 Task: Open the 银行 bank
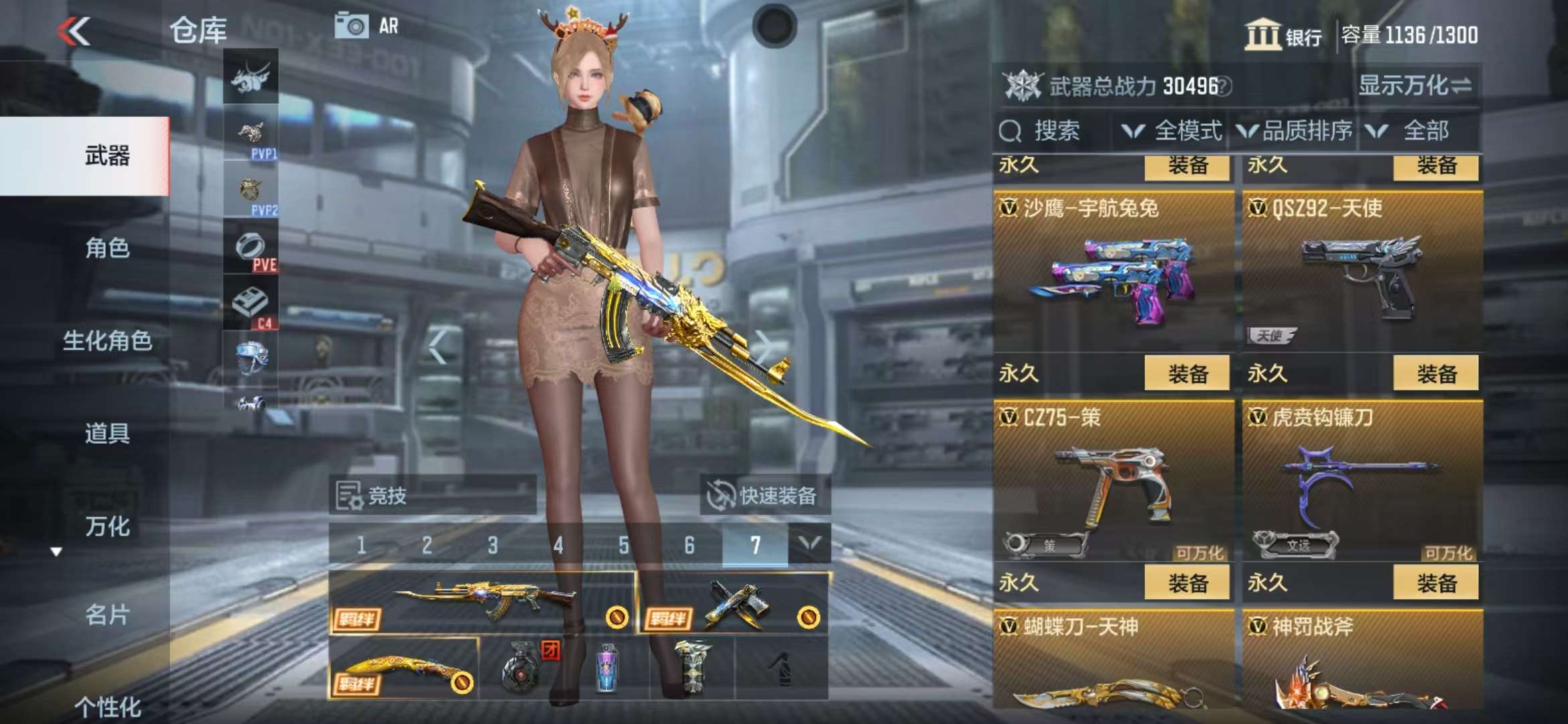tap(1283, 35)
